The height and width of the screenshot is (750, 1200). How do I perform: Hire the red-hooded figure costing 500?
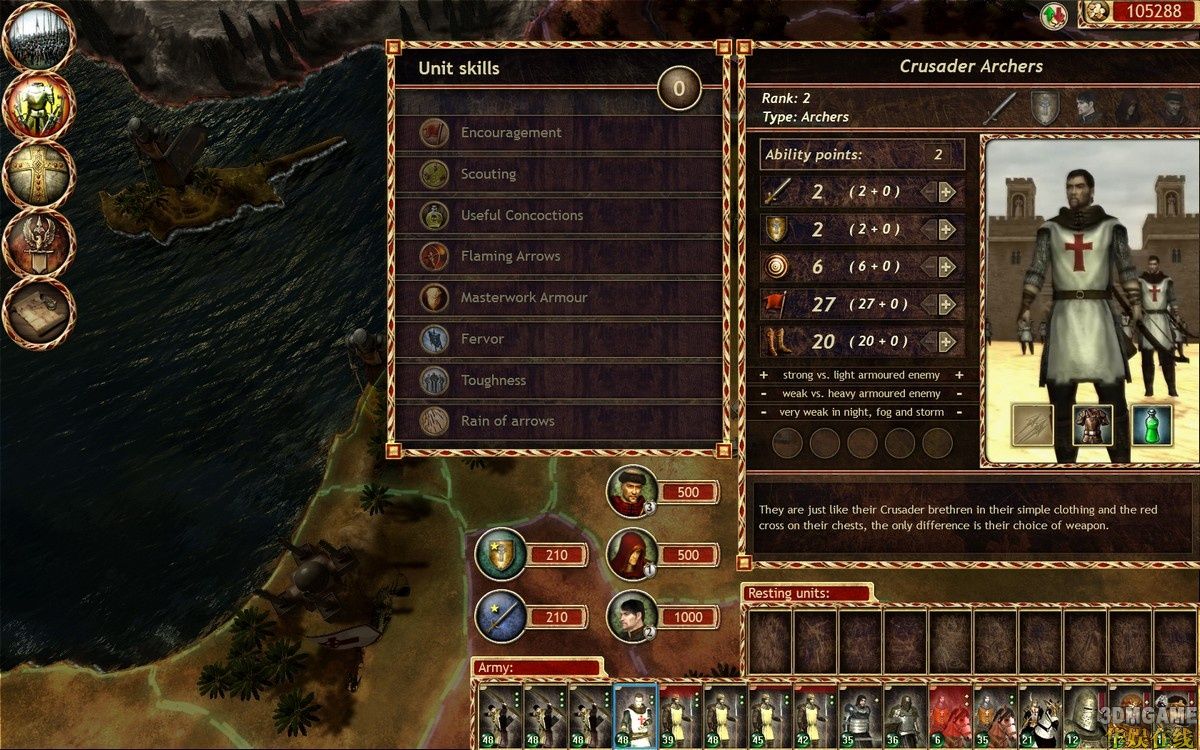(633, 554)
